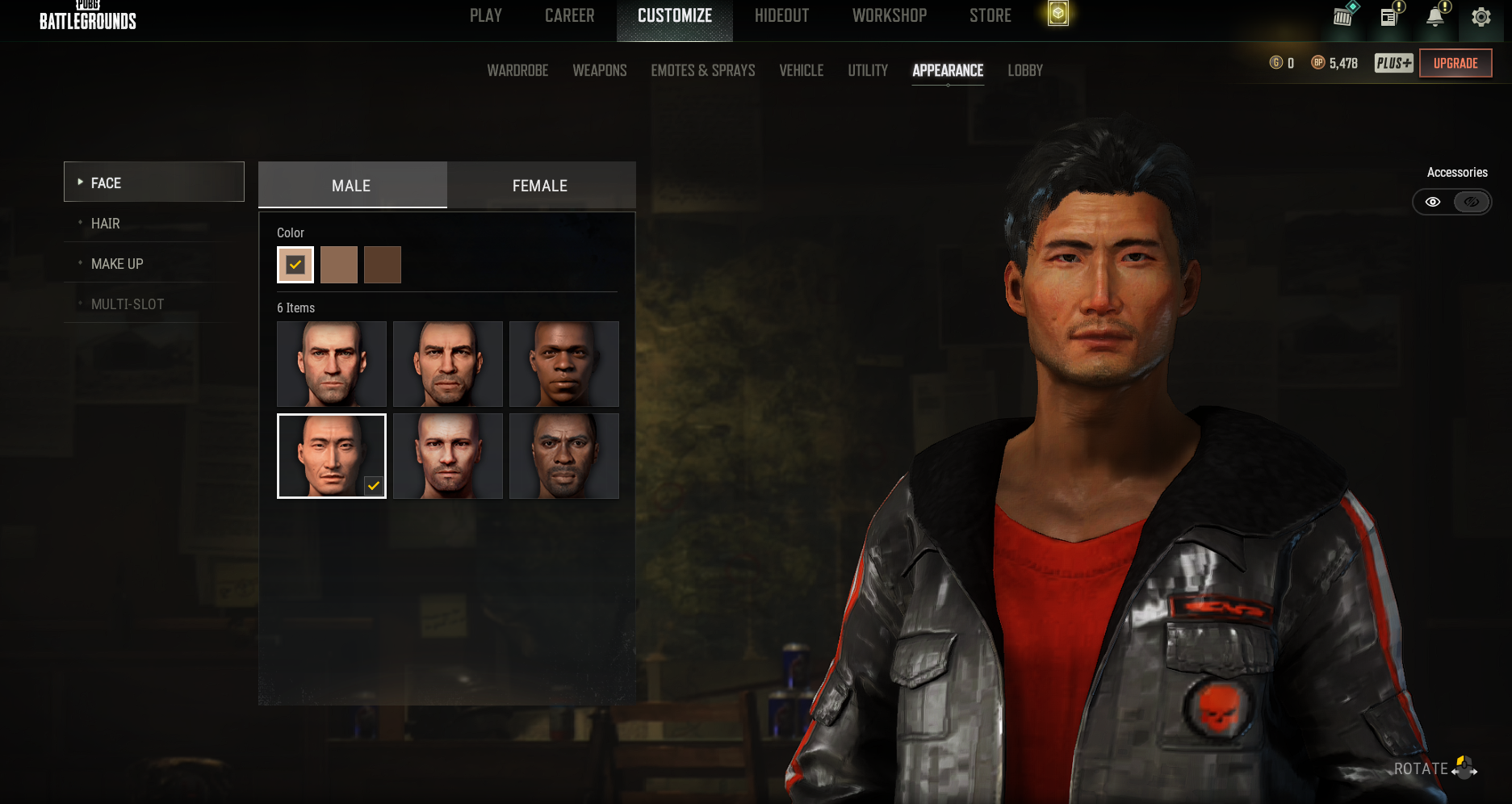Open the Store tab
The width and height of the screenshot is (1512, 804).
(x=990, y=16)
